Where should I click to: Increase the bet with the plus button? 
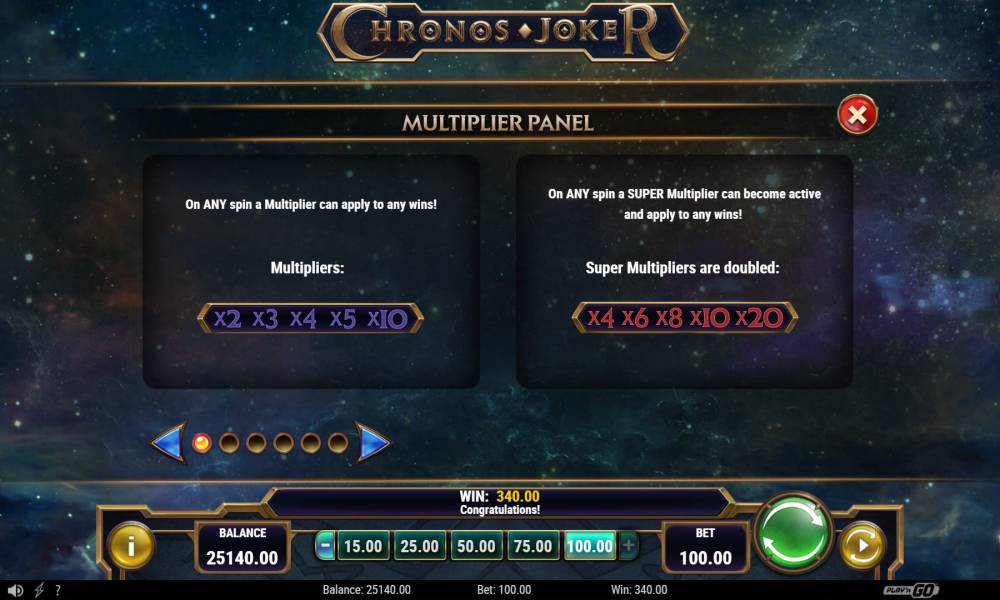[x=628, y=546]
